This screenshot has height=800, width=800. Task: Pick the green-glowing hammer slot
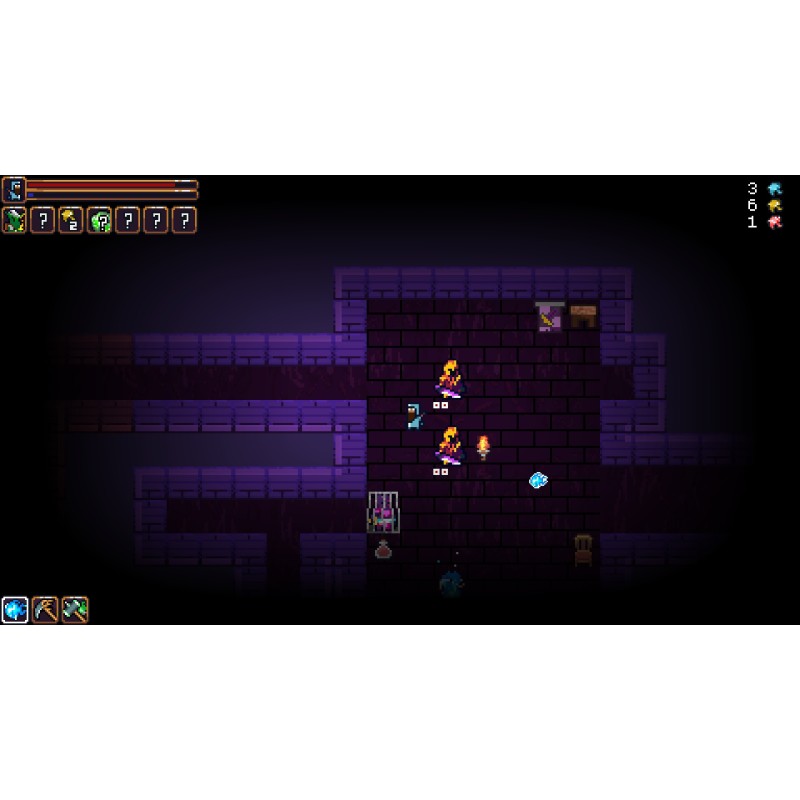pos(75,609)
